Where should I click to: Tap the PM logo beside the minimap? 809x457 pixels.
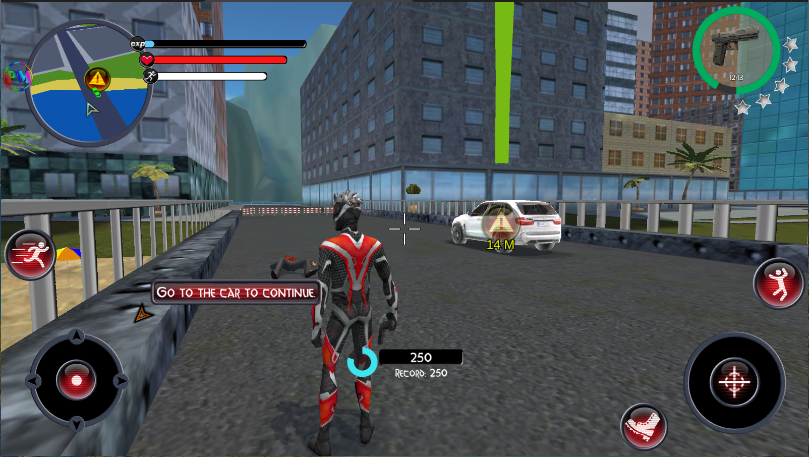tap(16, 76)
